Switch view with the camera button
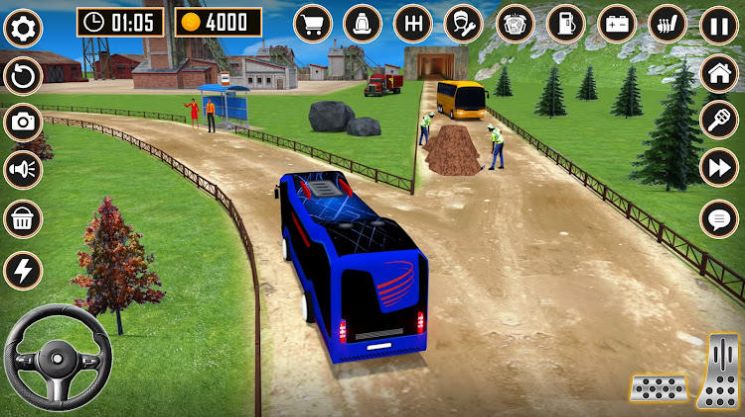The height and width of the screenshot is (417, 745). [22, 122]
